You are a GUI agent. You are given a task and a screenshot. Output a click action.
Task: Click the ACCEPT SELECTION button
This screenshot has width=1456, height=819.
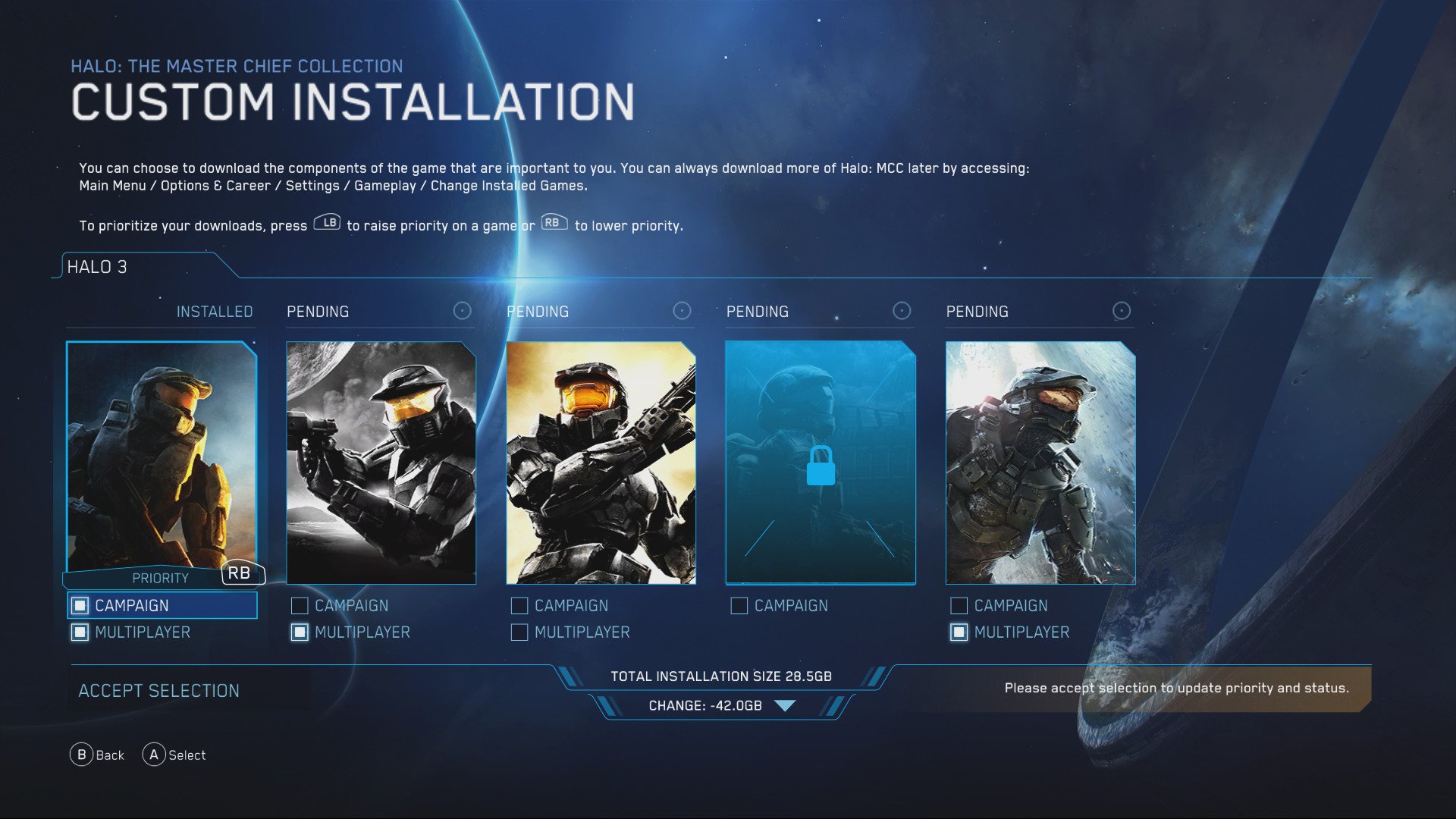click(x=158, y=690)
